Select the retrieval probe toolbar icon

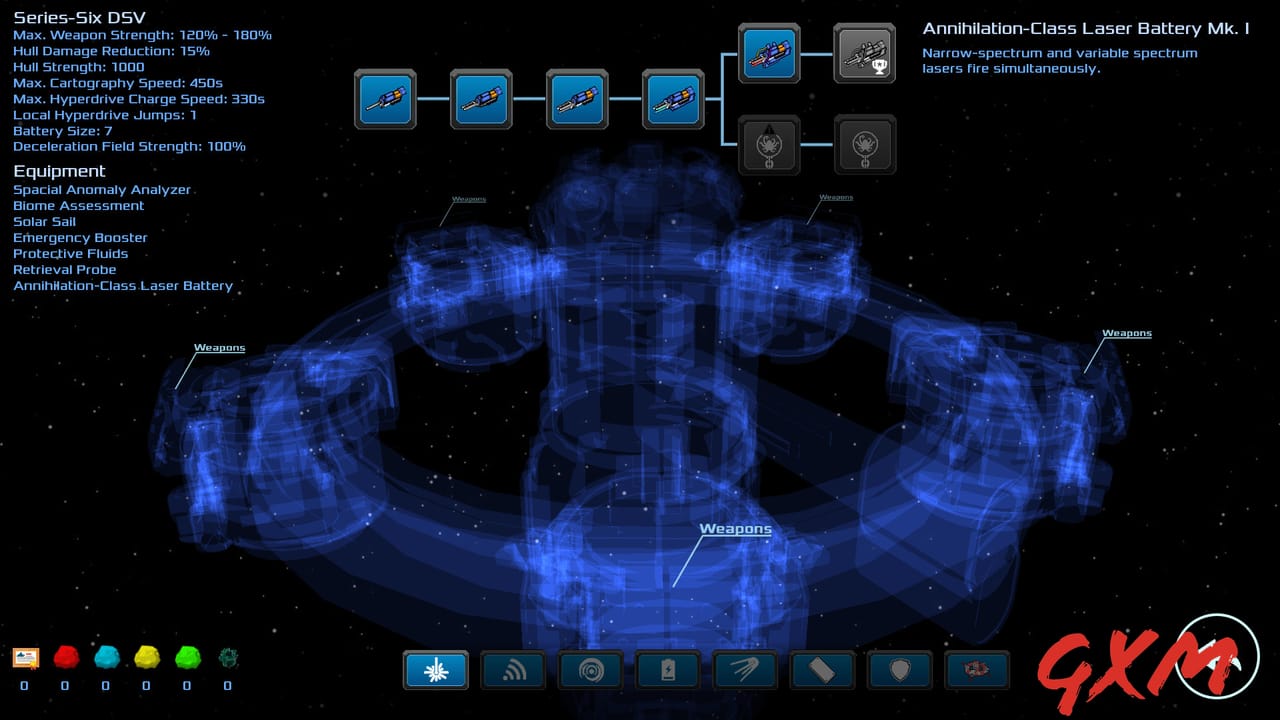746,670
